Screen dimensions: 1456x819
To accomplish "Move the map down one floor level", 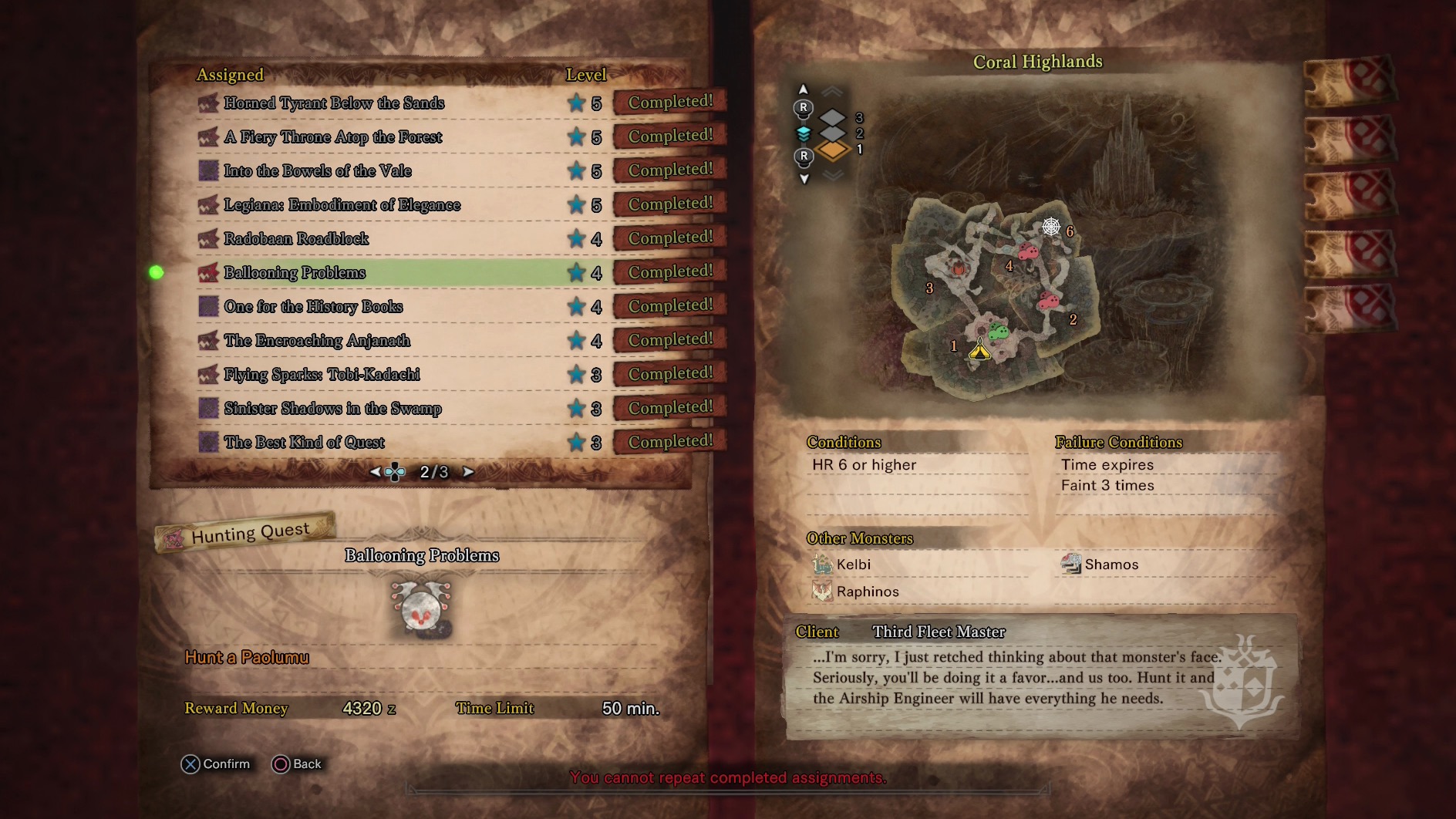I will tap(804, 179).
